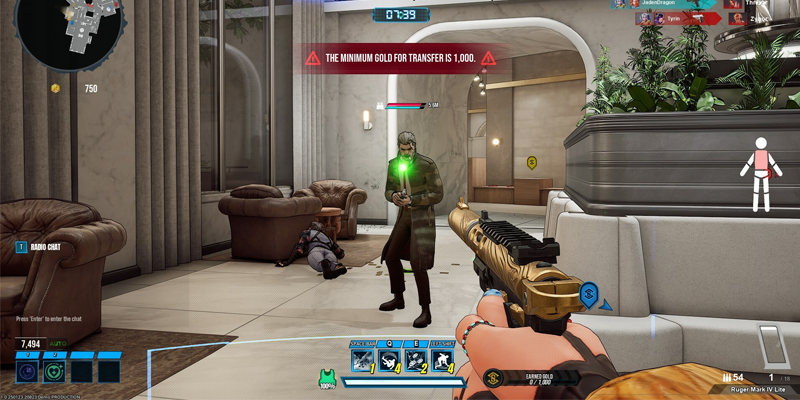Activate the Space Bar ability icon

[x=363, y=360]
